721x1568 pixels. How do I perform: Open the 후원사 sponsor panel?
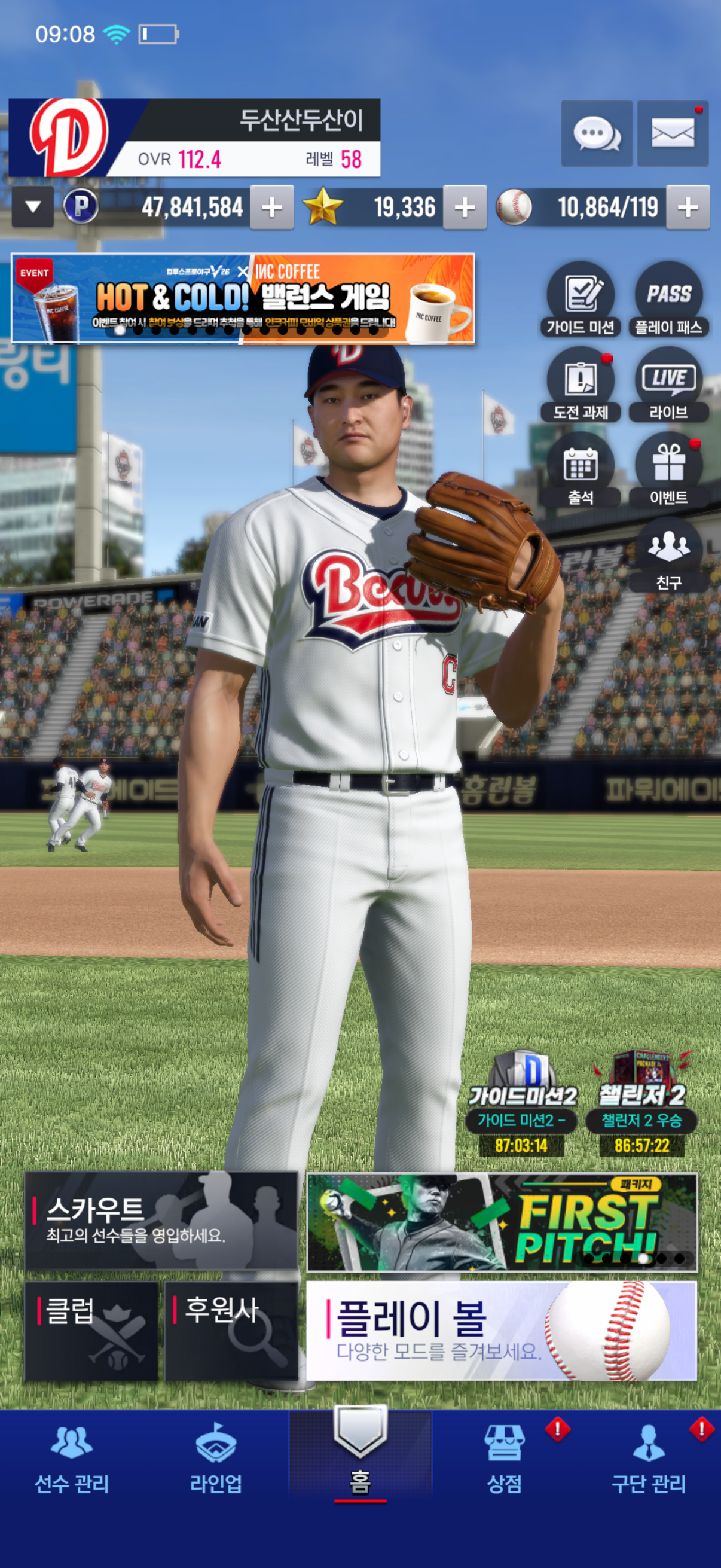[x=231, y=1331]
